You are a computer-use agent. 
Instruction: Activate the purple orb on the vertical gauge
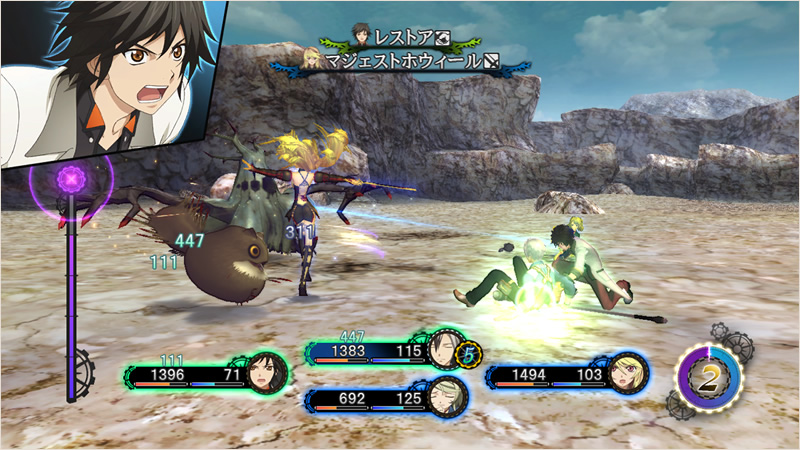point(72,182)
